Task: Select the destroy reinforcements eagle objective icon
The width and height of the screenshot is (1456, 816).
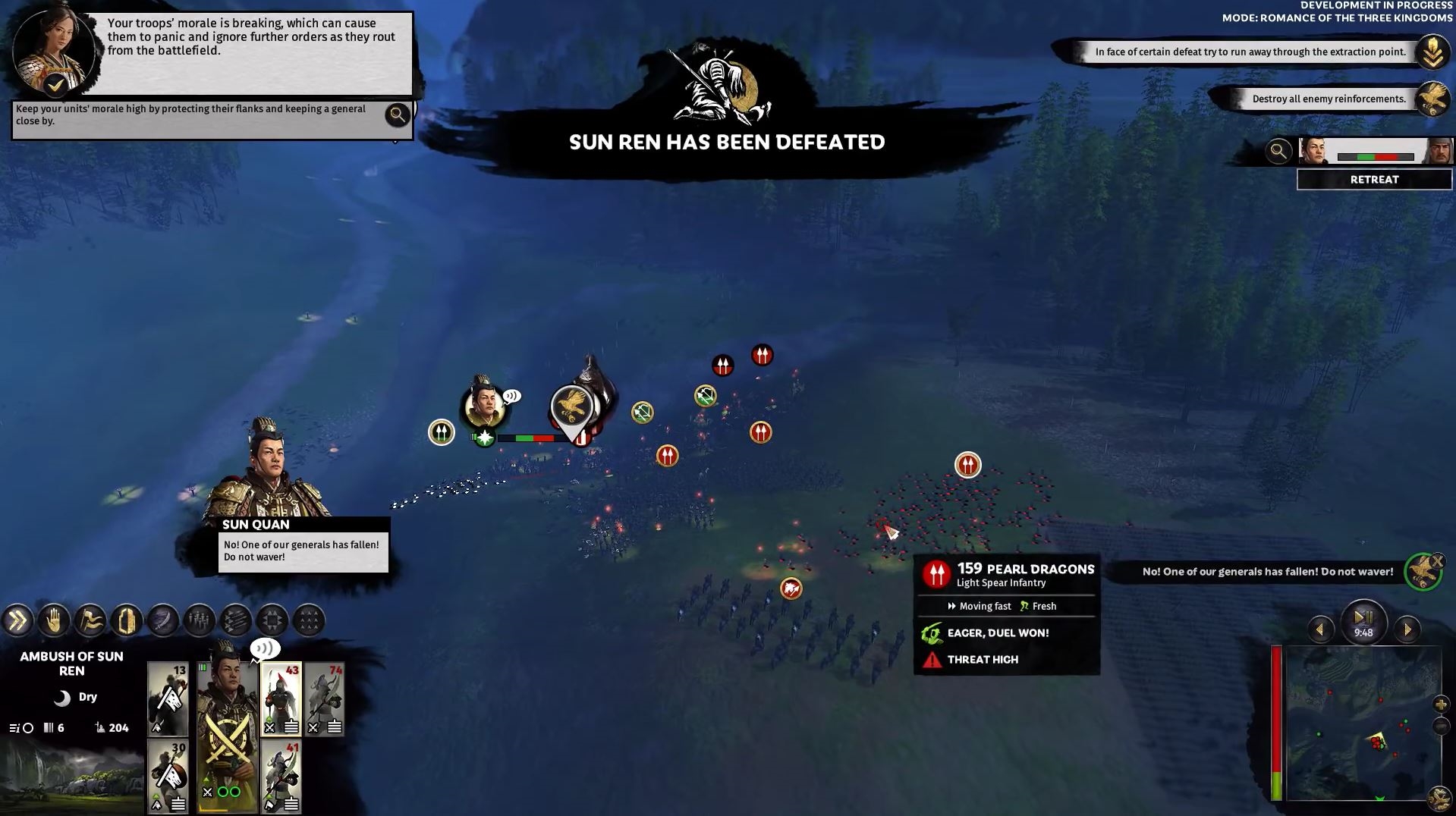Action: coord(1432,99)
